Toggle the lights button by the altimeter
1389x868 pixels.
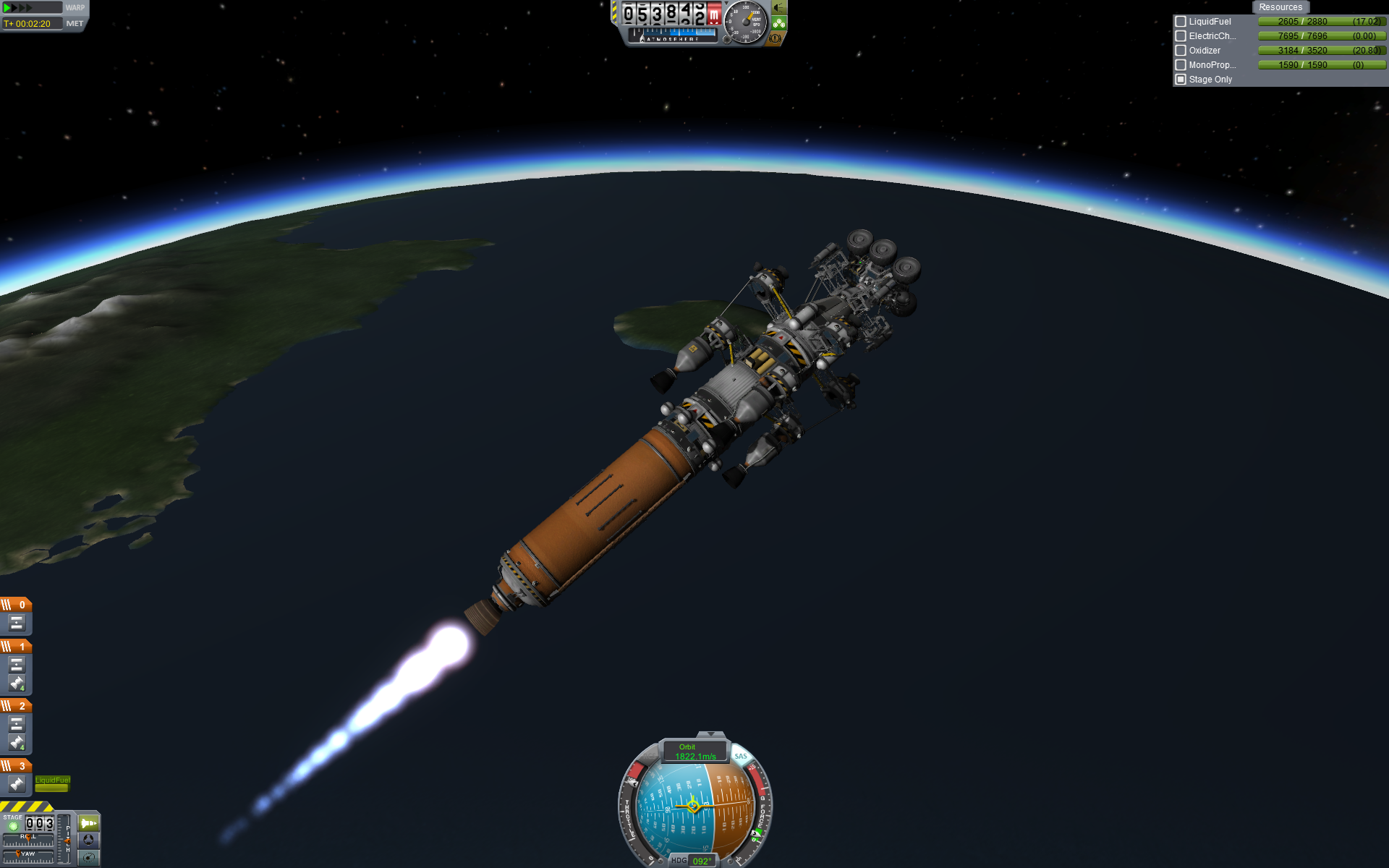pyautogui.click(x=779, y=8)
